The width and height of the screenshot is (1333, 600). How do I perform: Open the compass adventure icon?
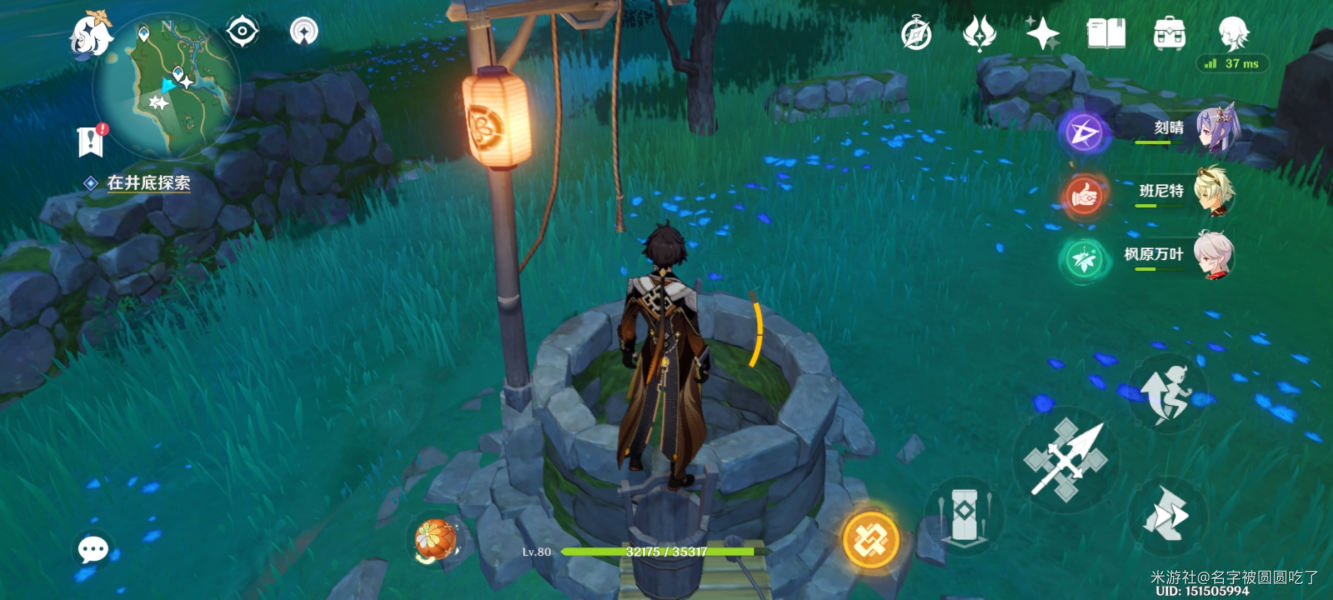pos(916,34)
